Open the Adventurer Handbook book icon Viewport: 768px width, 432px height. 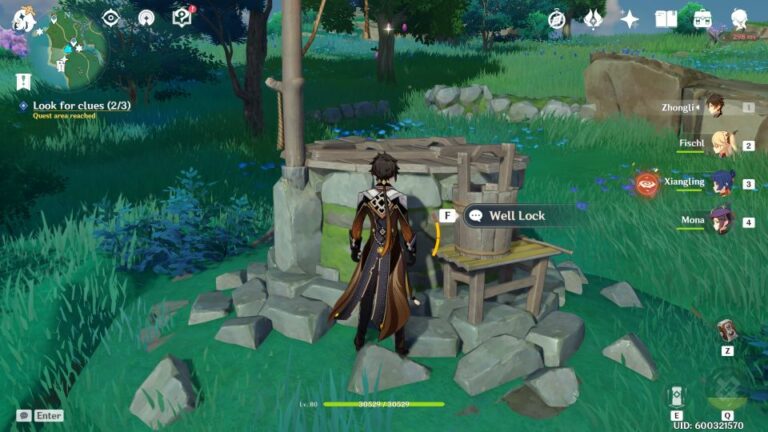[666, 19]
